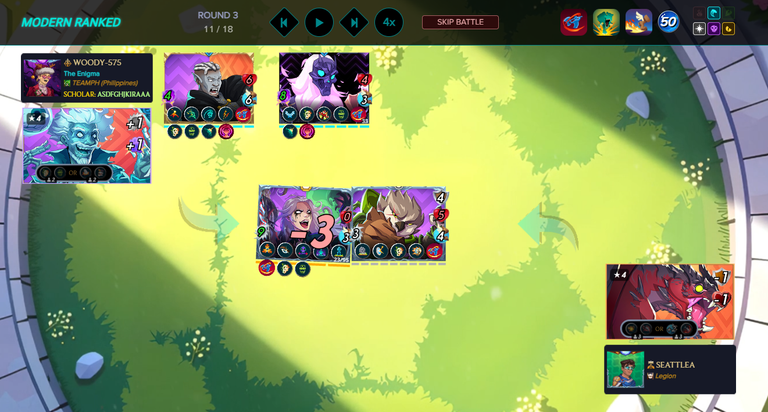Skip the battle
Screen dimensions: 768x412
tap(460, 22)
